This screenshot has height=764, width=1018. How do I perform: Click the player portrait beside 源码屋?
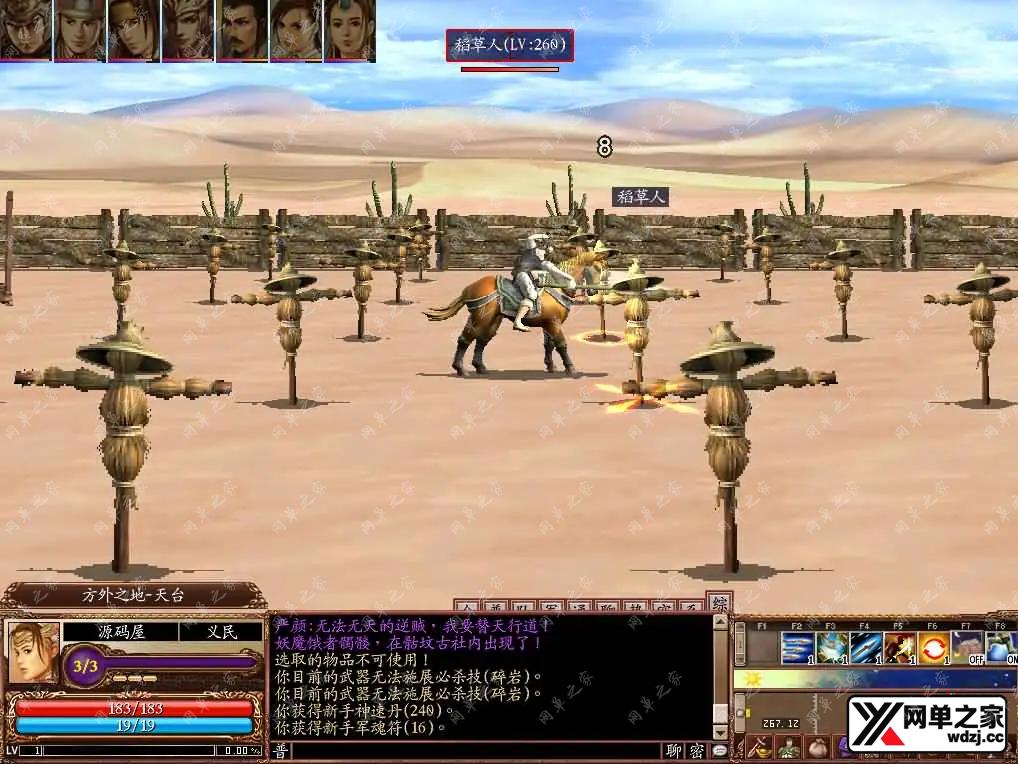pos(33,652)
